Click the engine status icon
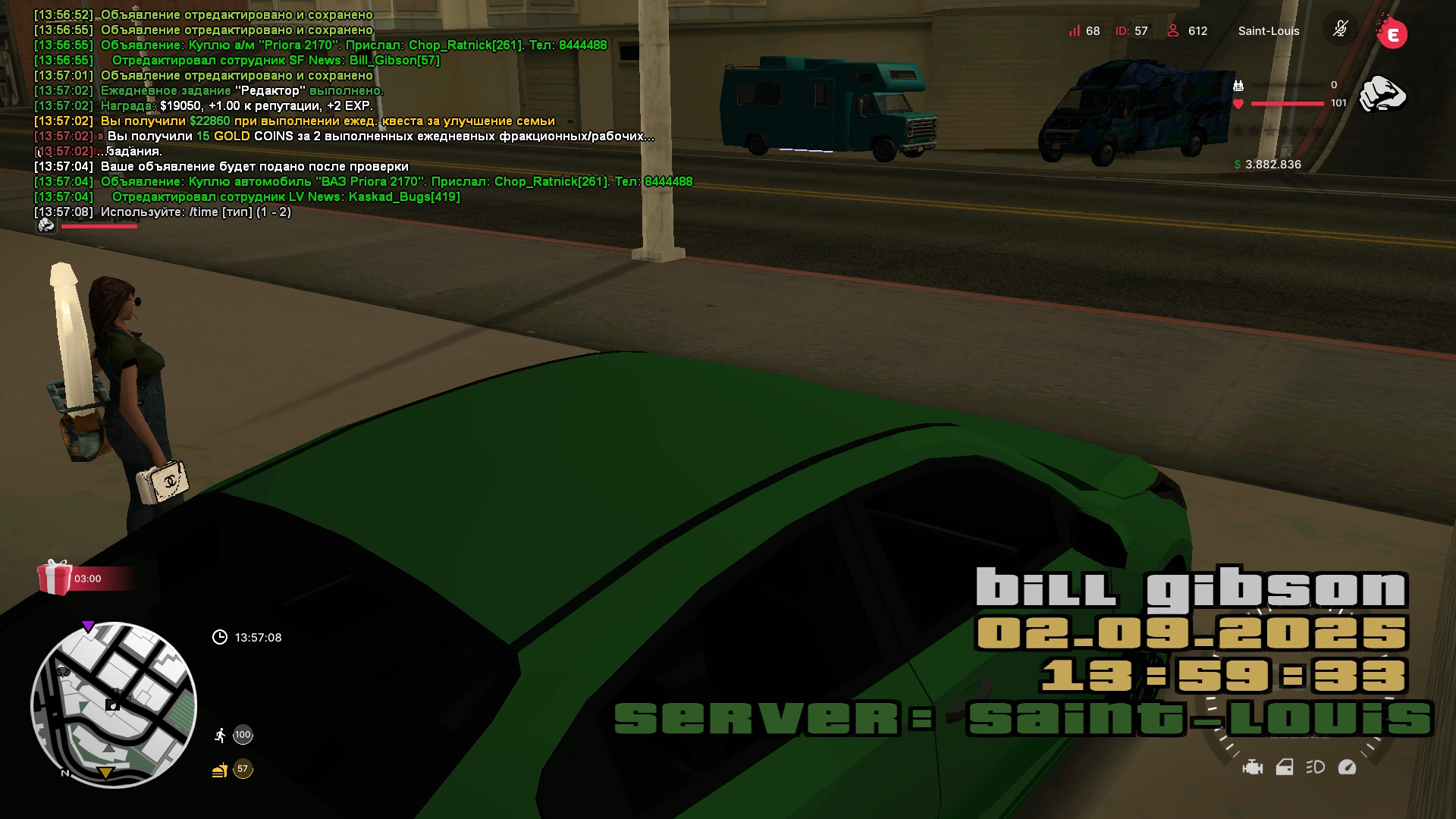The width and height of the screenshot is (1456, 819). [x=1252, y=767]
